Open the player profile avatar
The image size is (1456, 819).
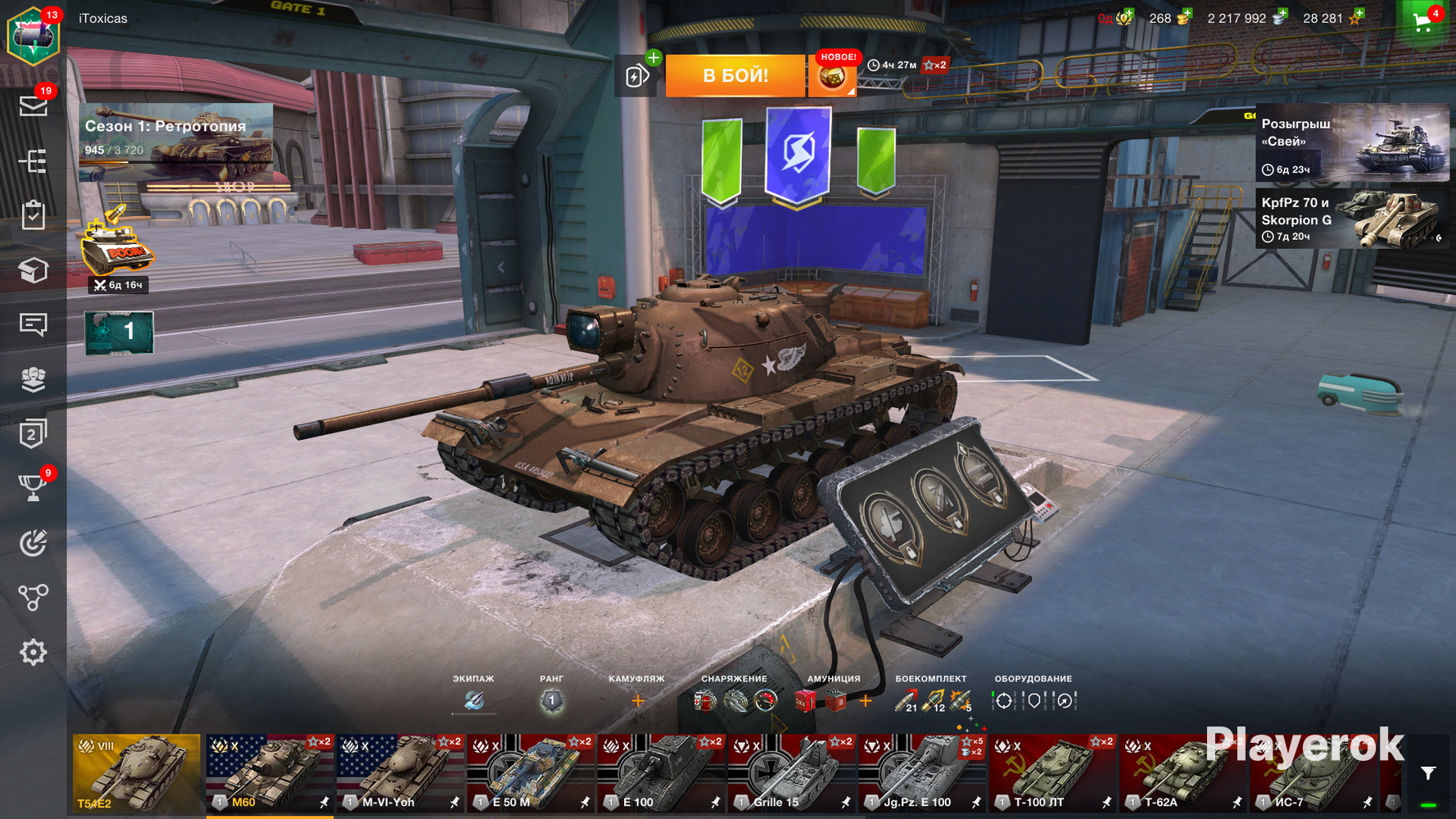coord(33,36)
